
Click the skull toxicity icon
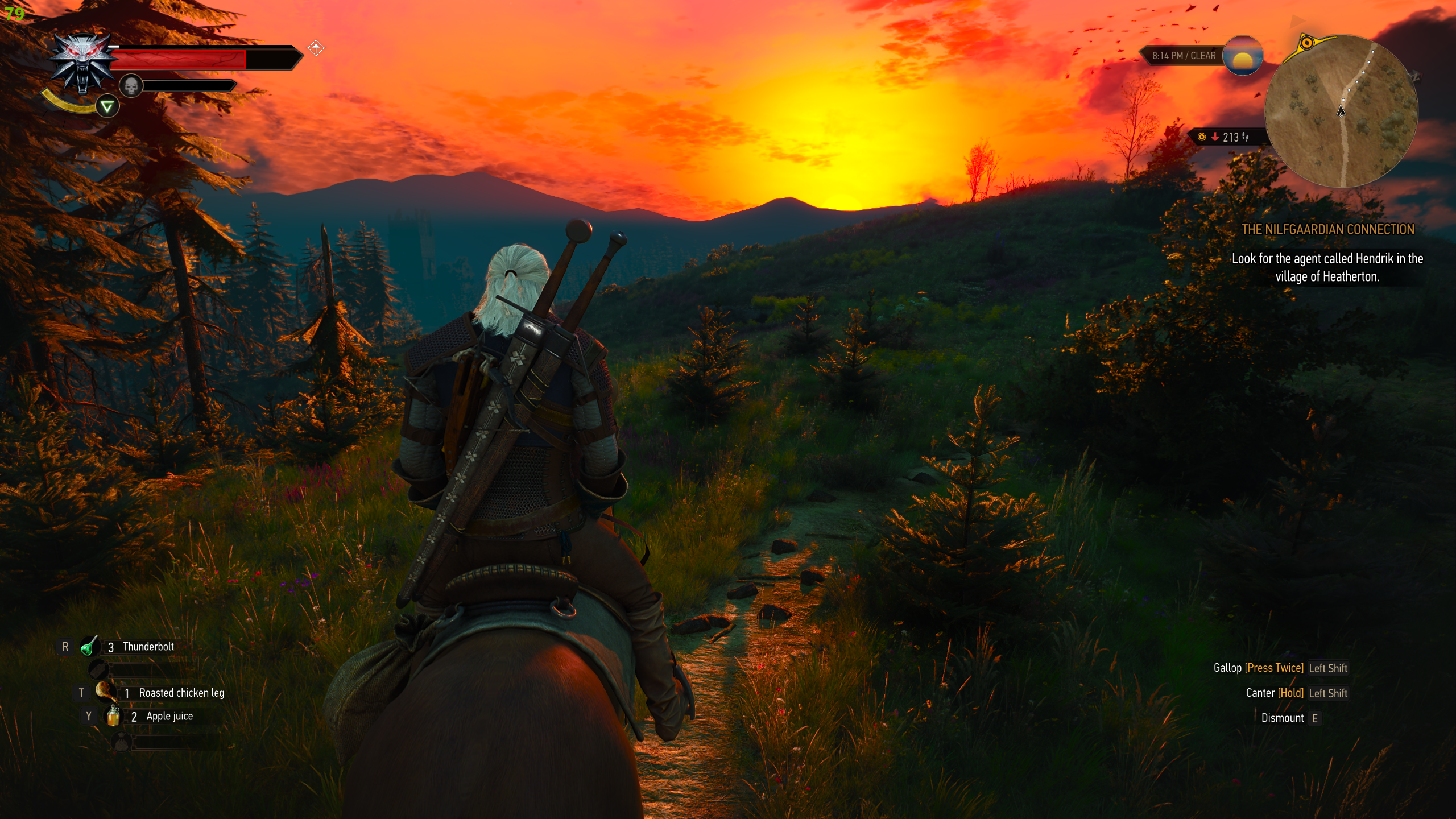[x=131, y=86]
